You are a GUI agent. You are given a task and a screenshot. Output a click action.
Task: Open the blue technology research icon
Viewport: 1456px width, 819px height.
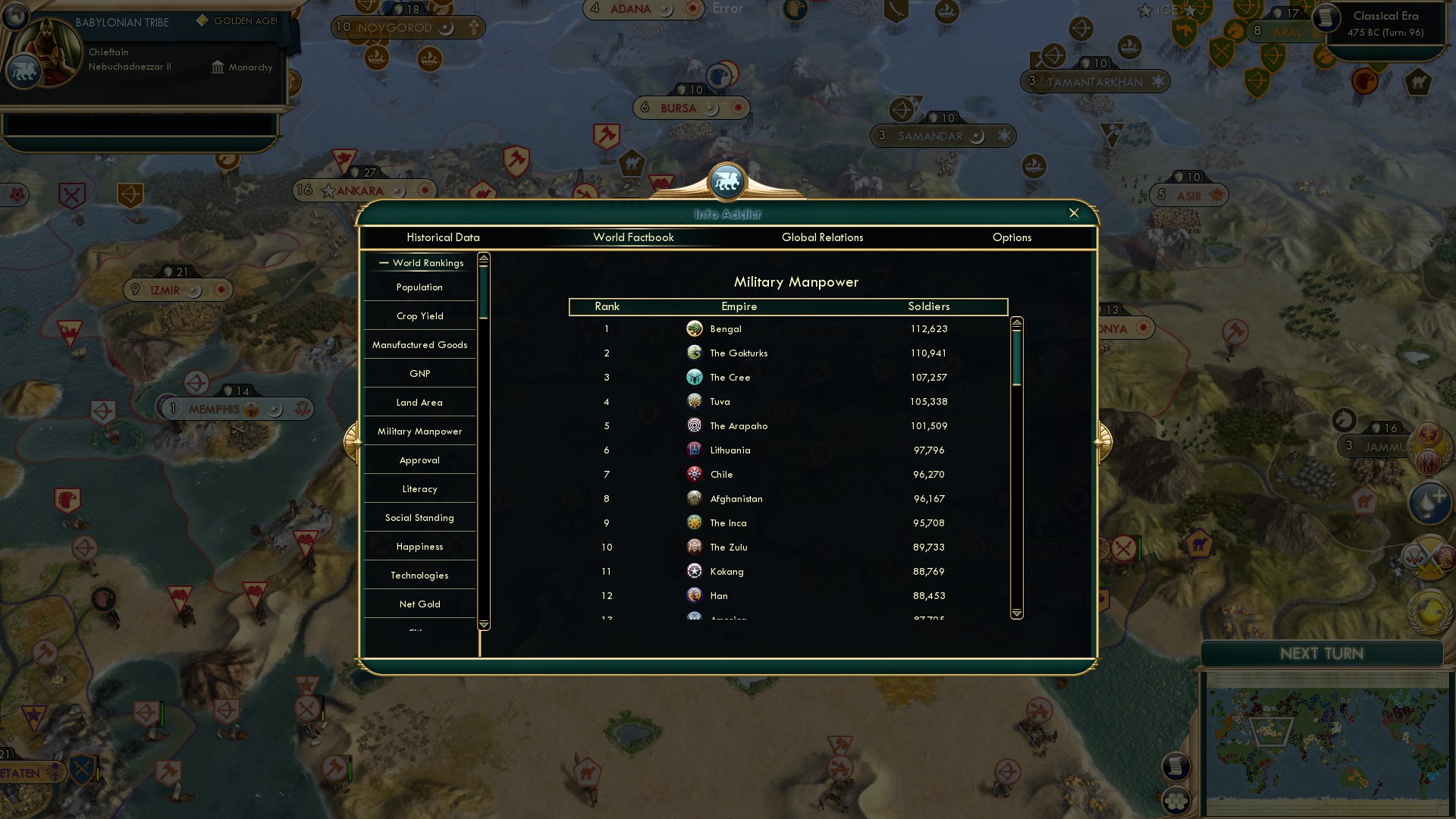1429,502
